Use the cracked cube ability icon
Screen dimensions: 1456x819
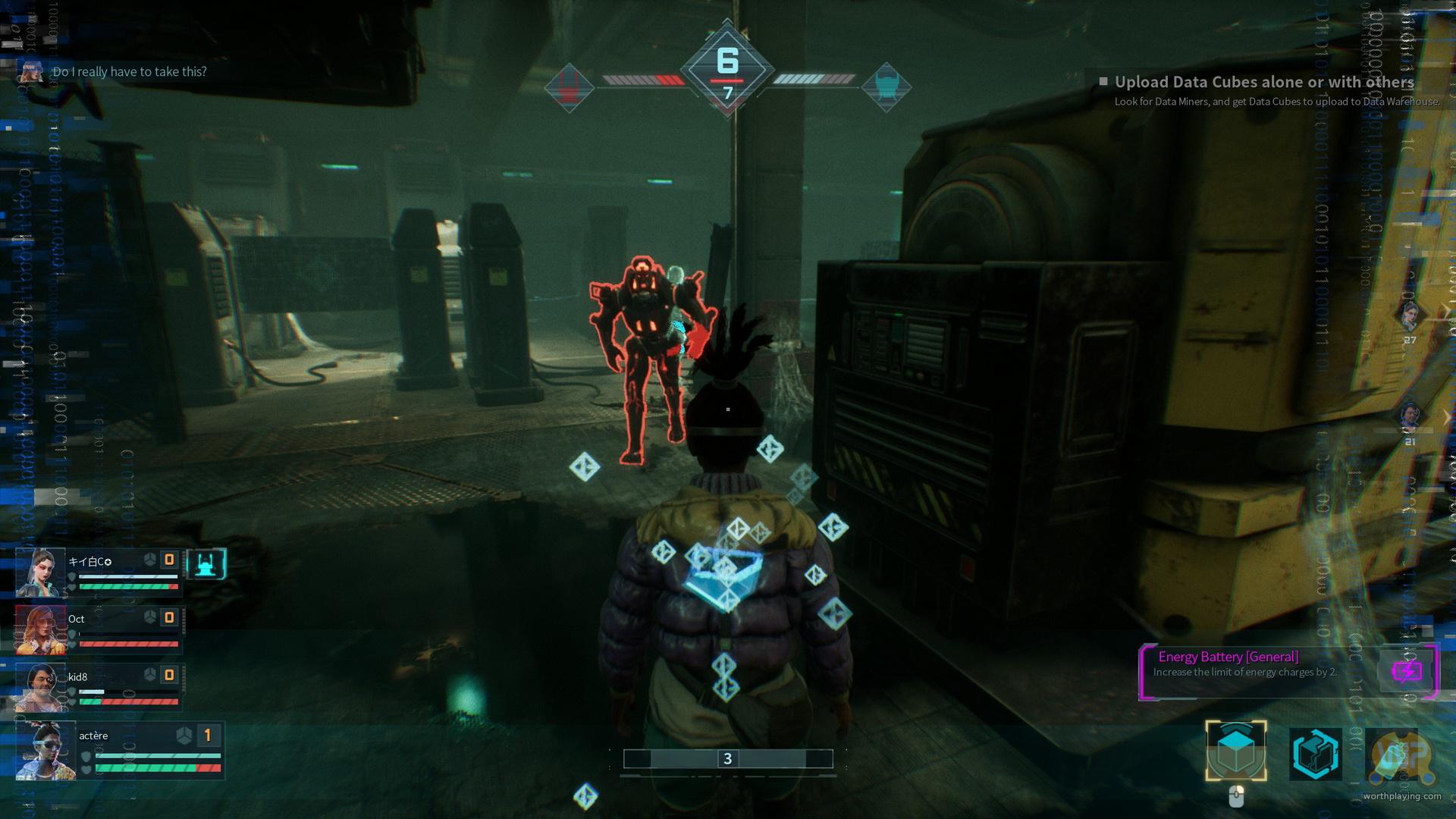click(1316, 754)
